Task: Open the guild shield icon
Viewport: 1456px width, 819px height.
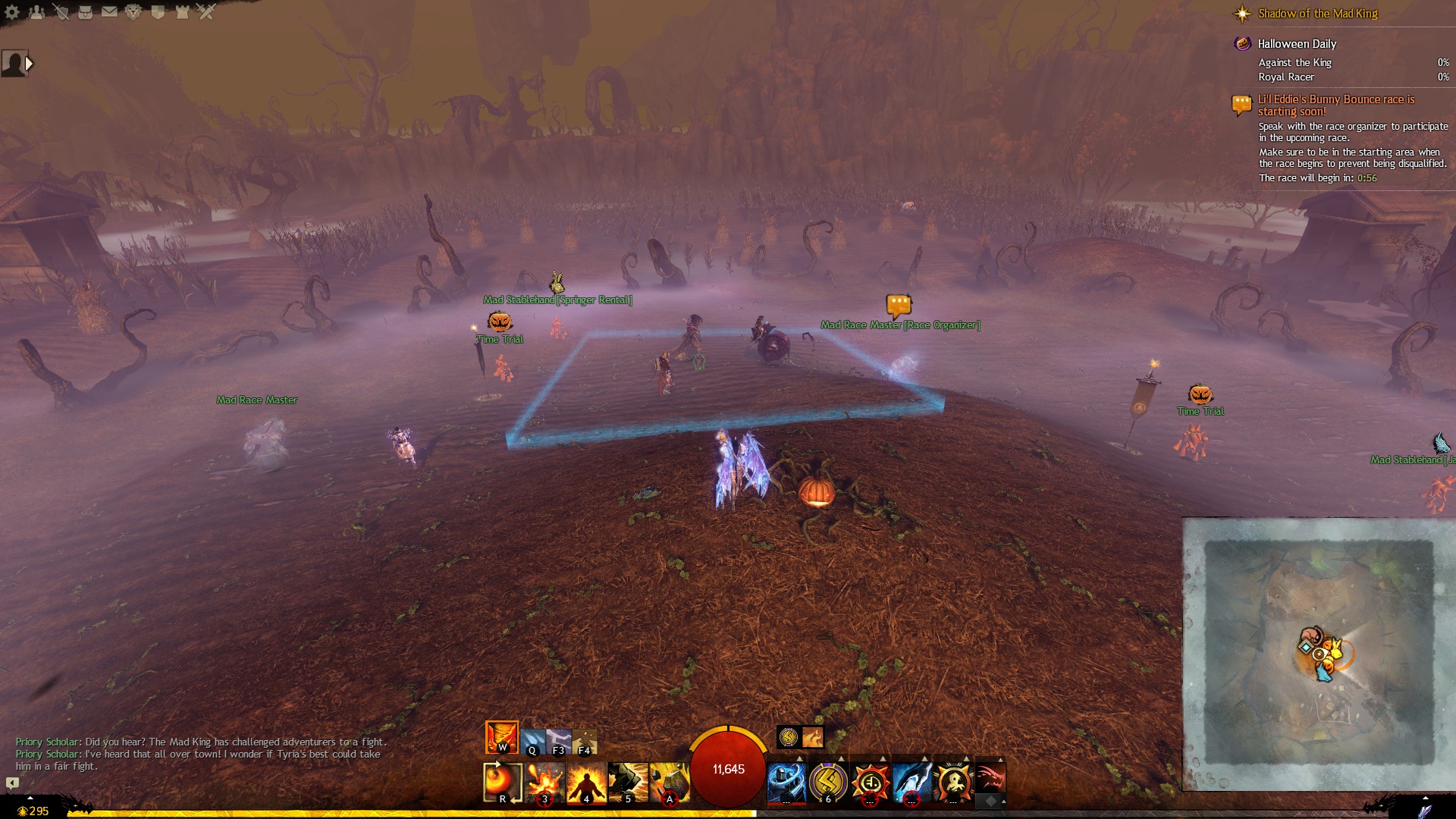Action: coord(158,12)
